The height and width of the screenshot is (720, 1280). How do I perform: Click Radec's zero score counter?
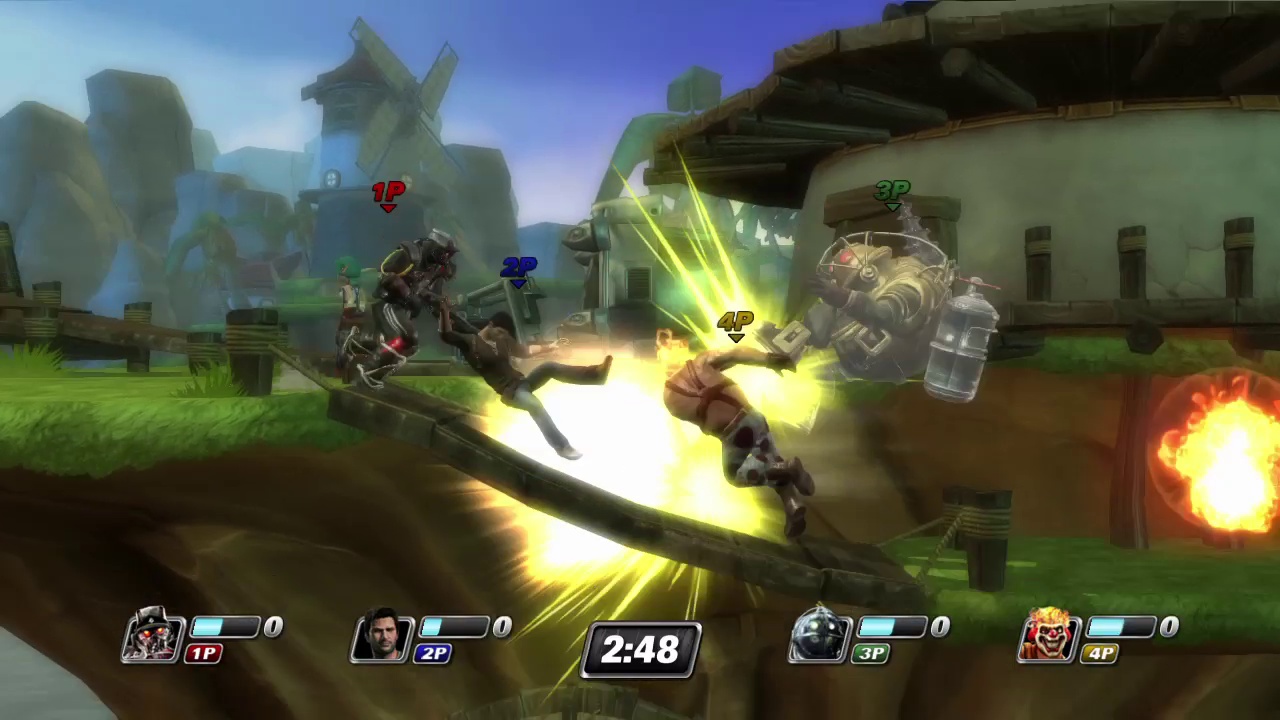[272, 626]
